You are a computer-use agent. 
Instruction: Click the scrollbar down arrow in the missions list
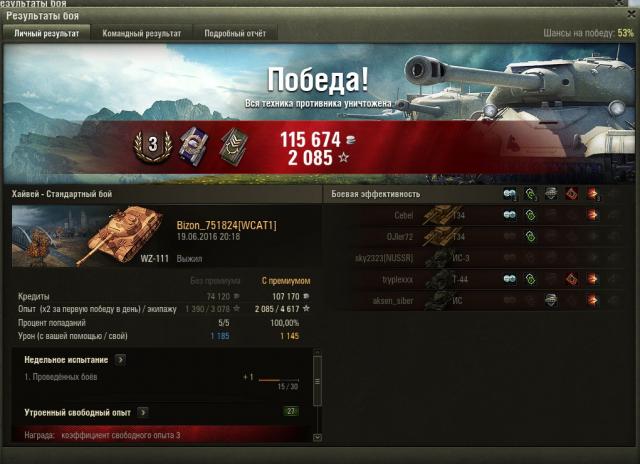[x=318, y=437]
